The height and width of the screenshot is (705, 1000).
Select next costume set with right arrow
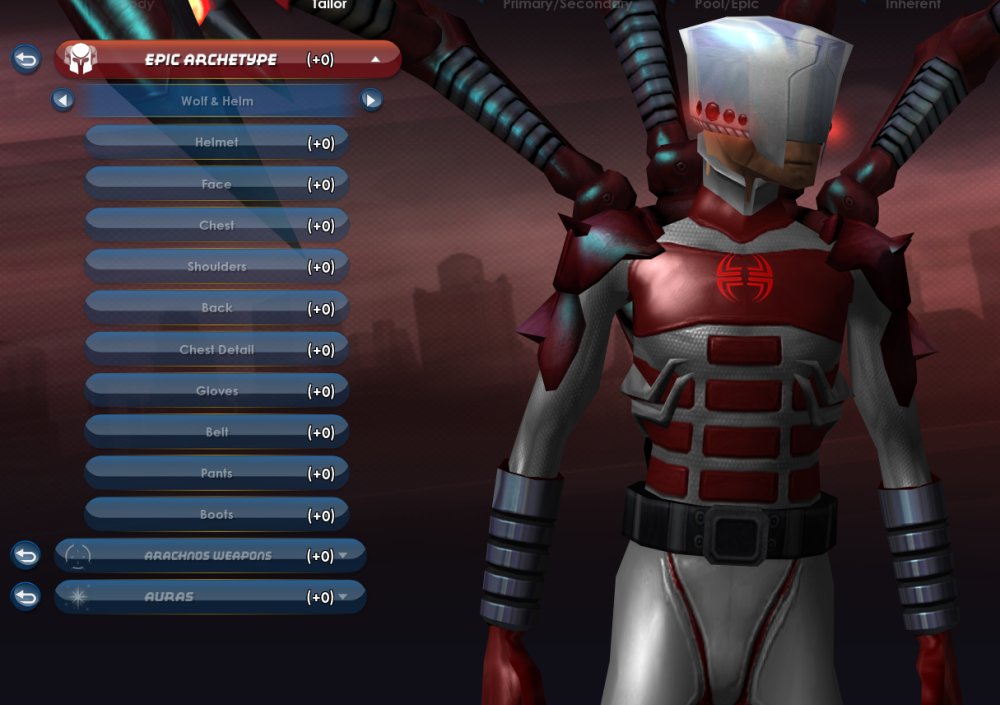click(x=371, y=100)
